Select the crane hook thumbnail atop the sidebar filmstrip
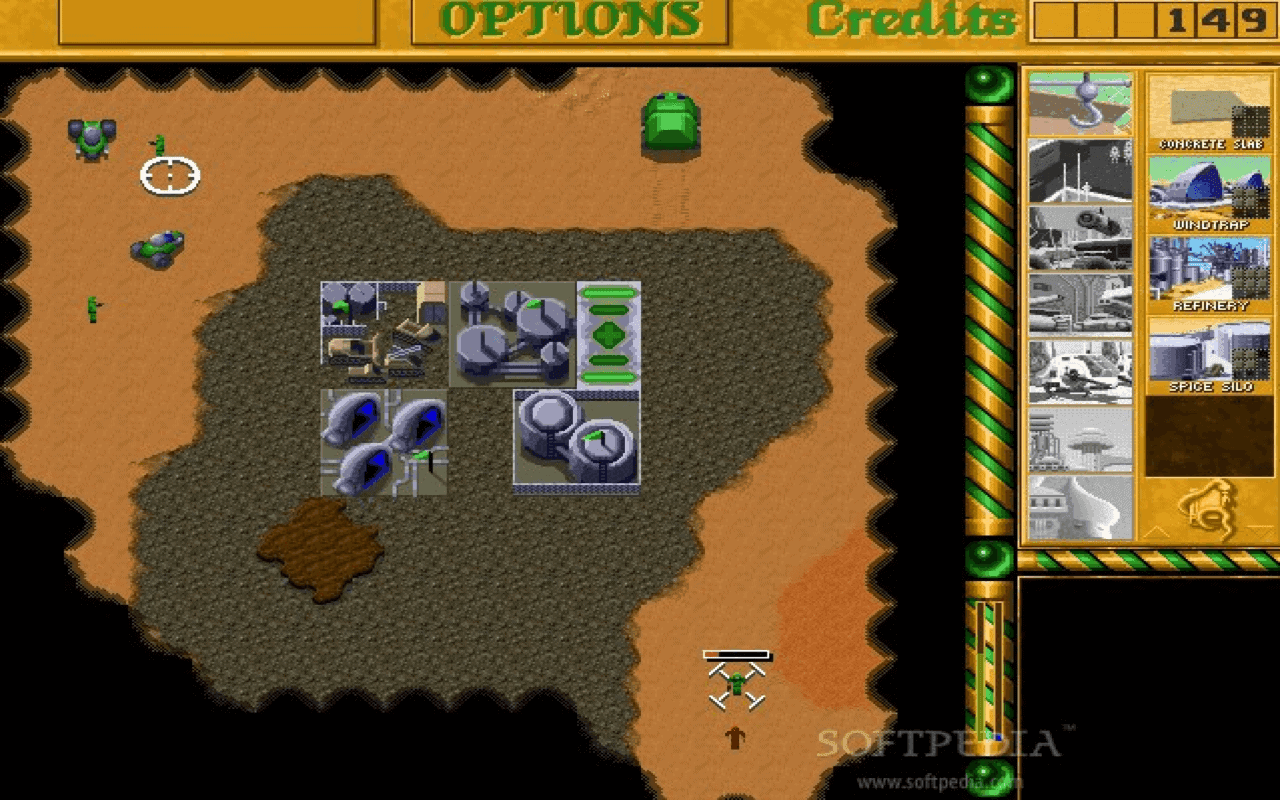This screenshot has height=800, width=1280. pos(1083,100)
